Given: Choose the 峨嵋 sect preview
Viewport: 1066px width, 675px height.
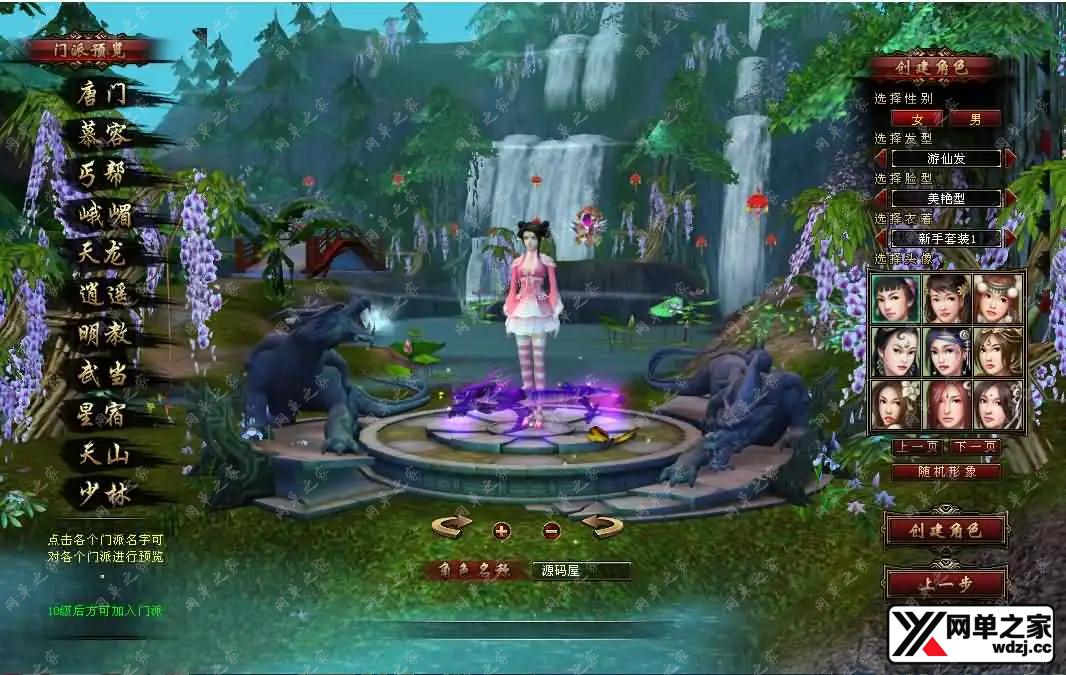Looking at the screenshot, I should [105, 214].
